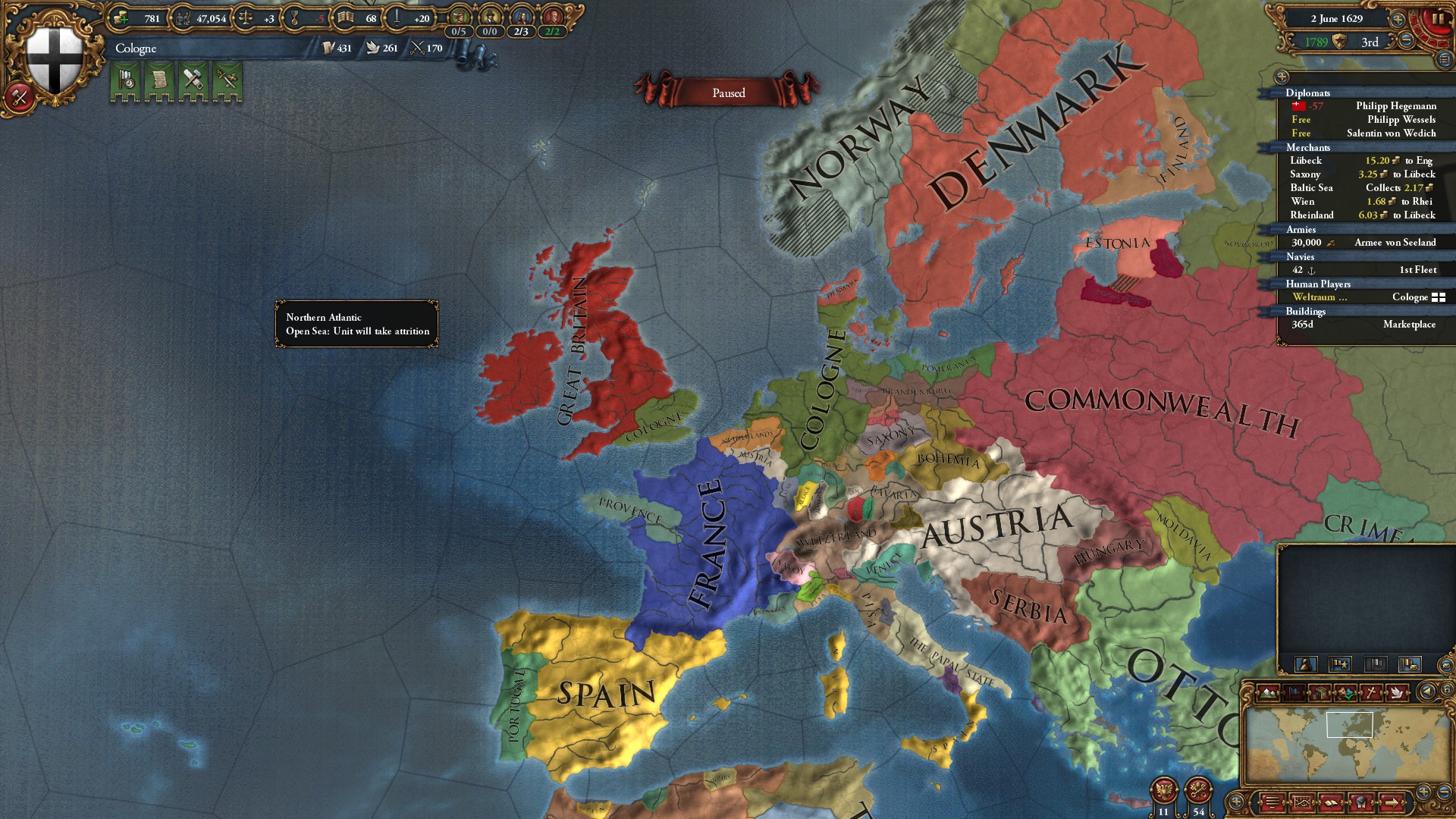Increase game speed with the plus button
This screenshot has height=819, width=1456.
(x=1398, y=19)
